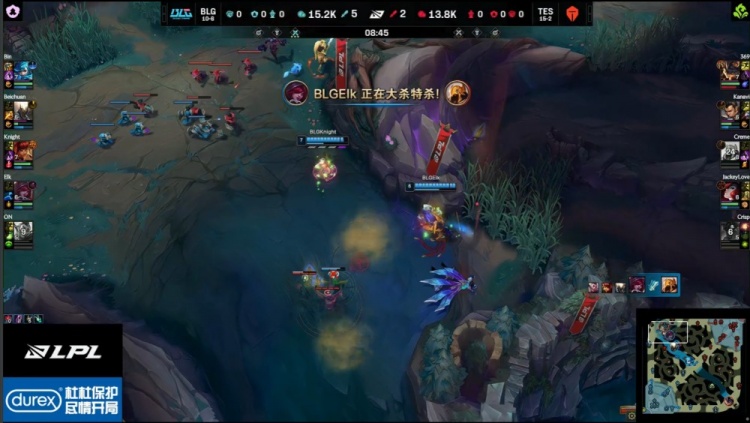Click Crisp's champion portrait
This screenshot has width=750, height=423.
point(731,232)
